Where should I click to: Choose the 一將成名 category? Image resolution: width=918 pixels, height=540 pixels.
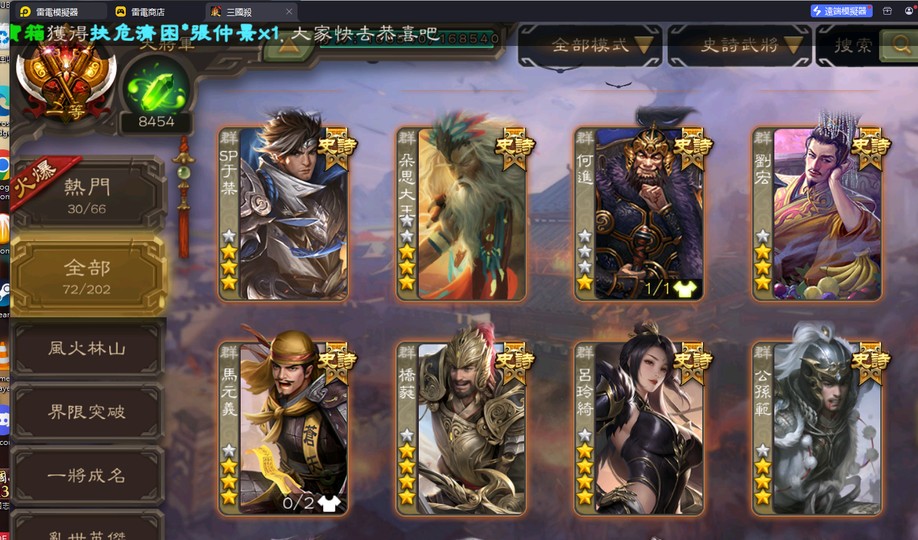[x=87, y=475]
